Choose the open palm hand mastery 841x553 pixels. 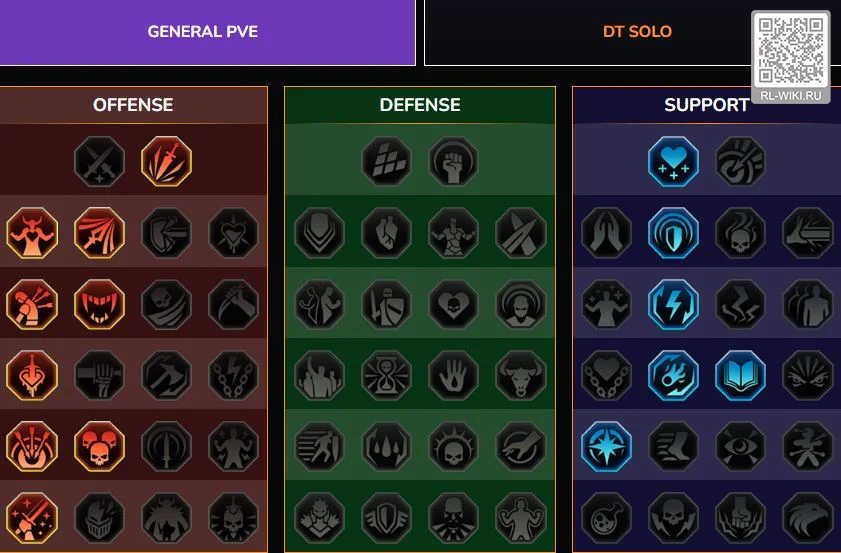[x=454, y=375]
